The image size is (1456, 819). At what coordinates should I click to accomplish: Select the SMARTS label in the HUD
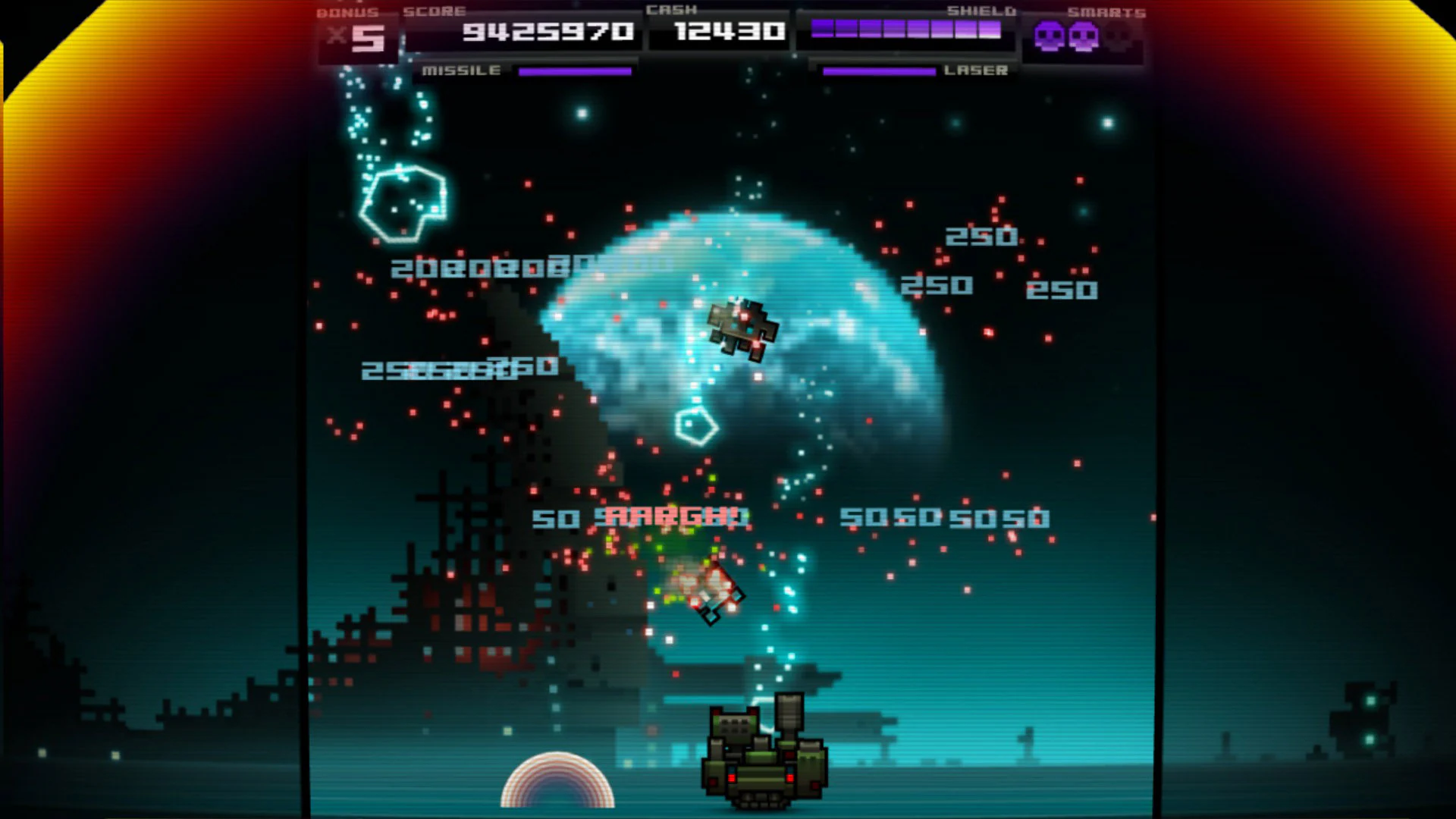point(1106,11)
